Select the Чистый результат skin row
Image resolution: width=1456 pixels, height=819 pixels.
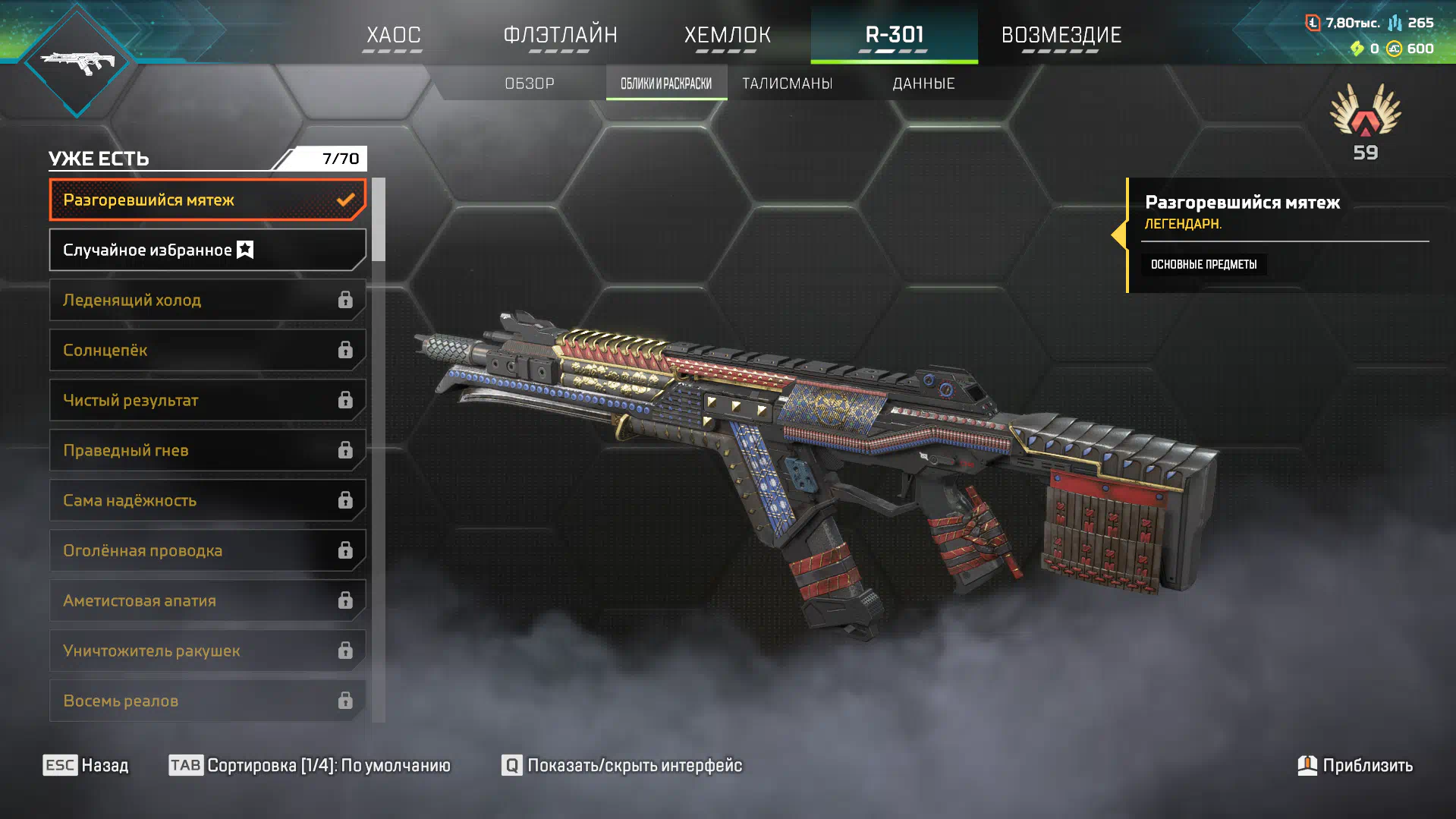(x=207, y=401)
